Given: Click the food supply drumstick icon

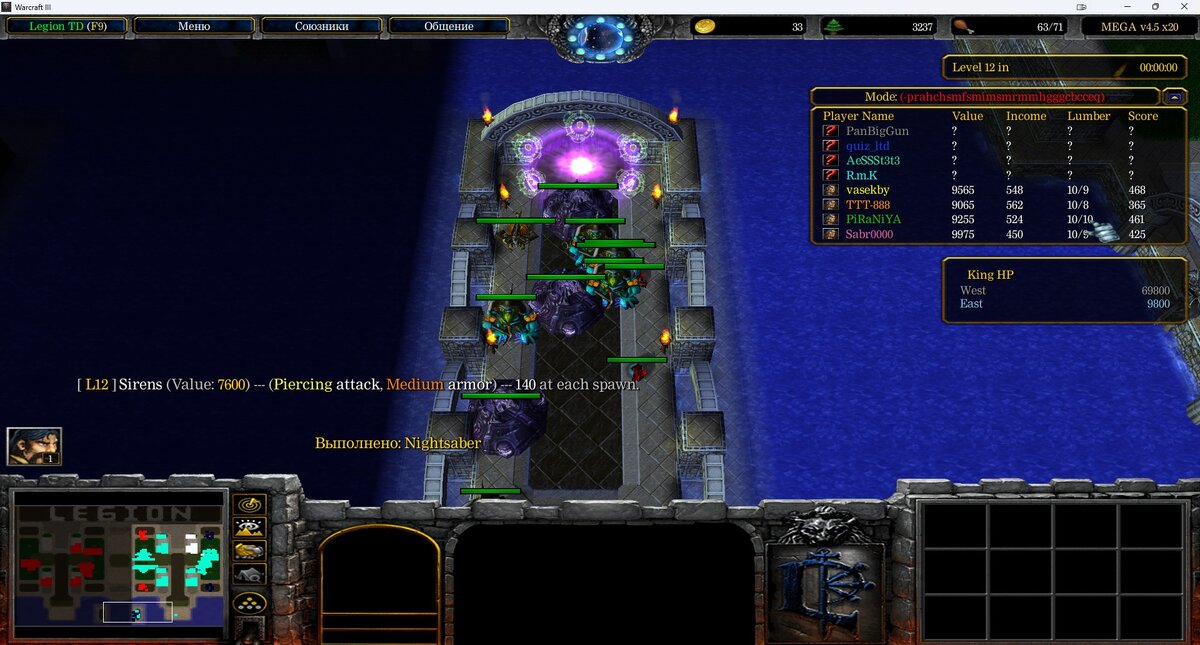Looking at the screenshot, I should [x=962, y=27].
